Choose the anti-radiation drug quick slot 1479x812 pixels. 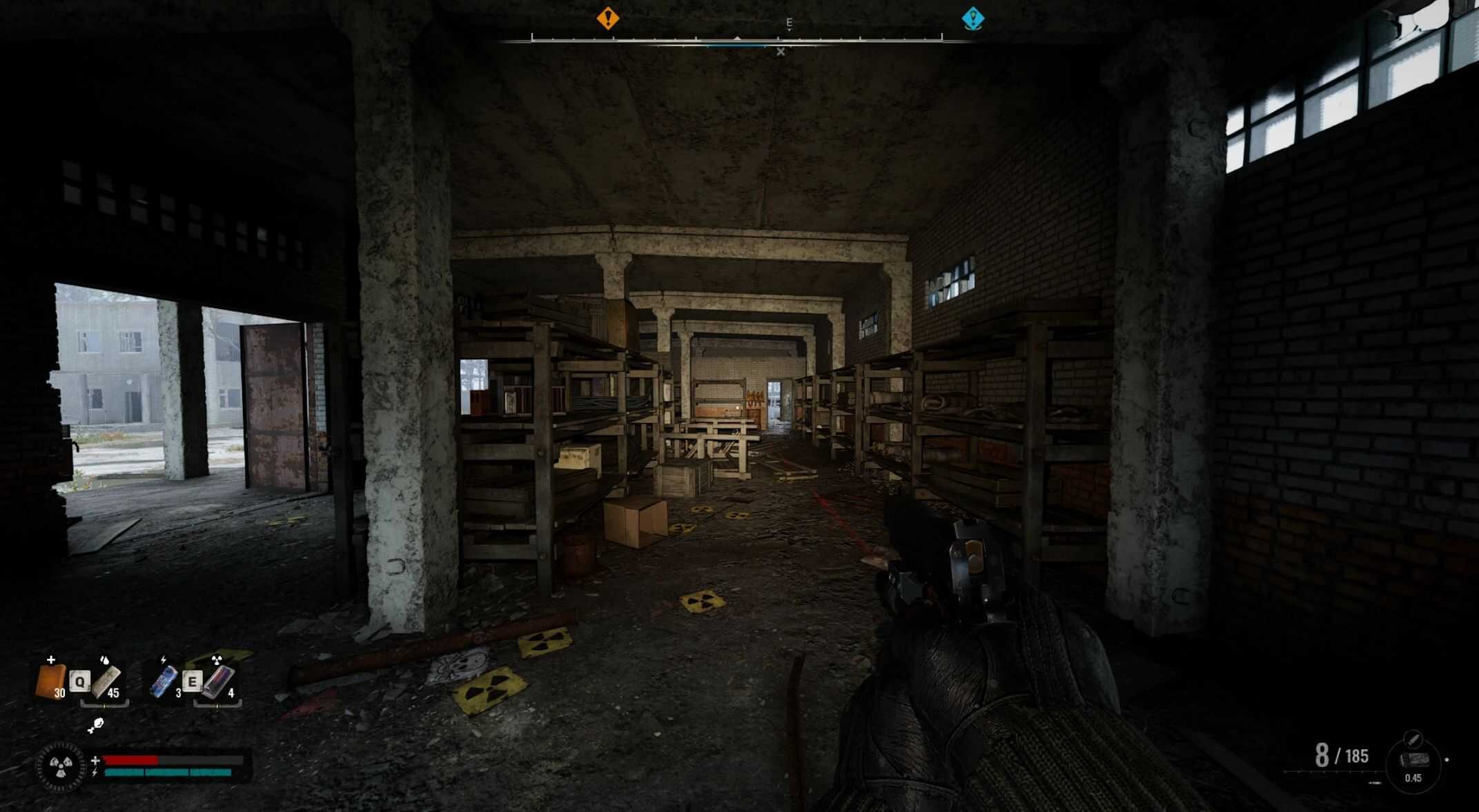(x=219, y=682)
